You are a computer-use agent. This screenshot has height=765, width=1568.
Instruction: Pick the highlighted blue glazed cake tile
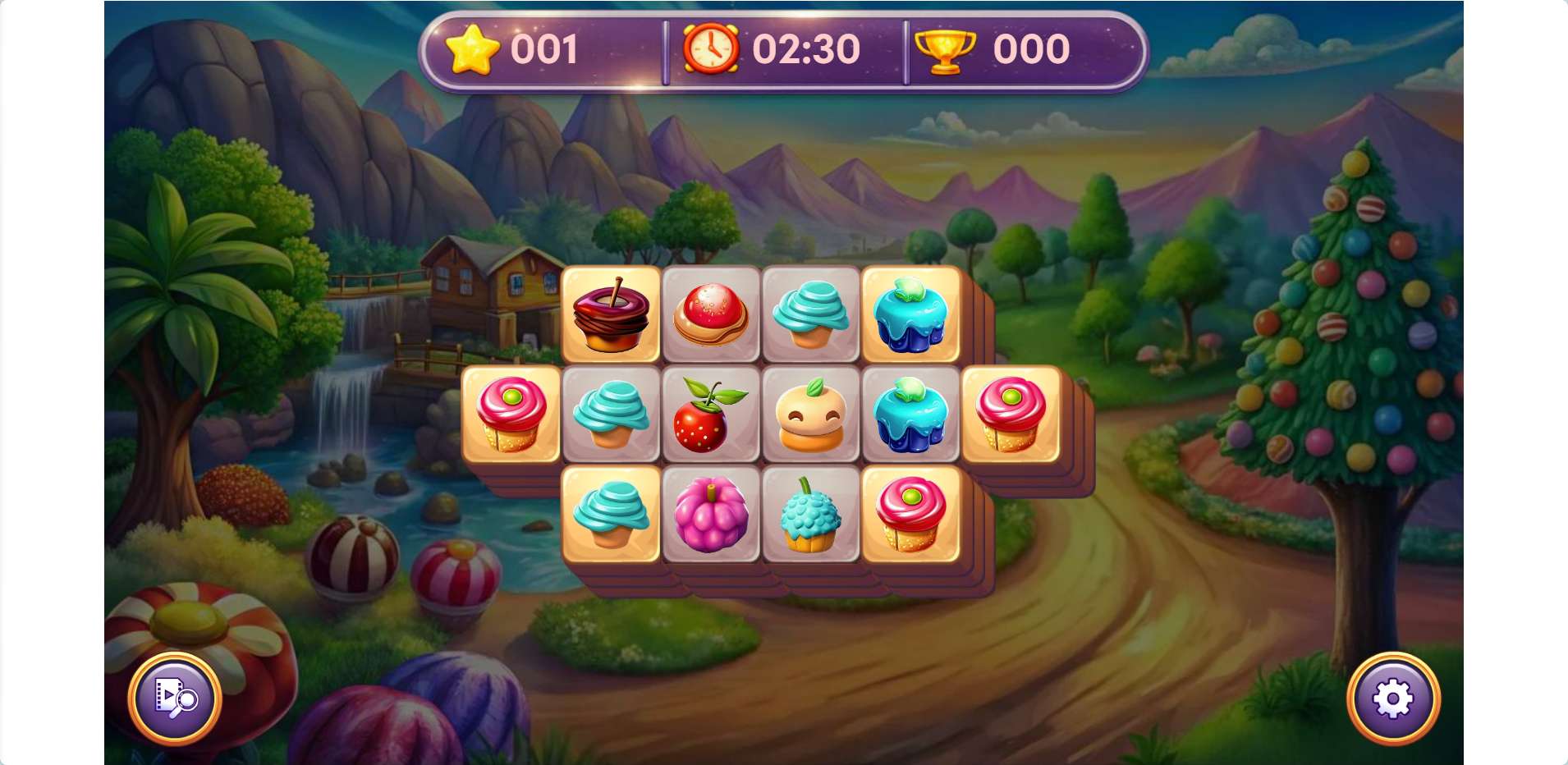click(911, 315)
